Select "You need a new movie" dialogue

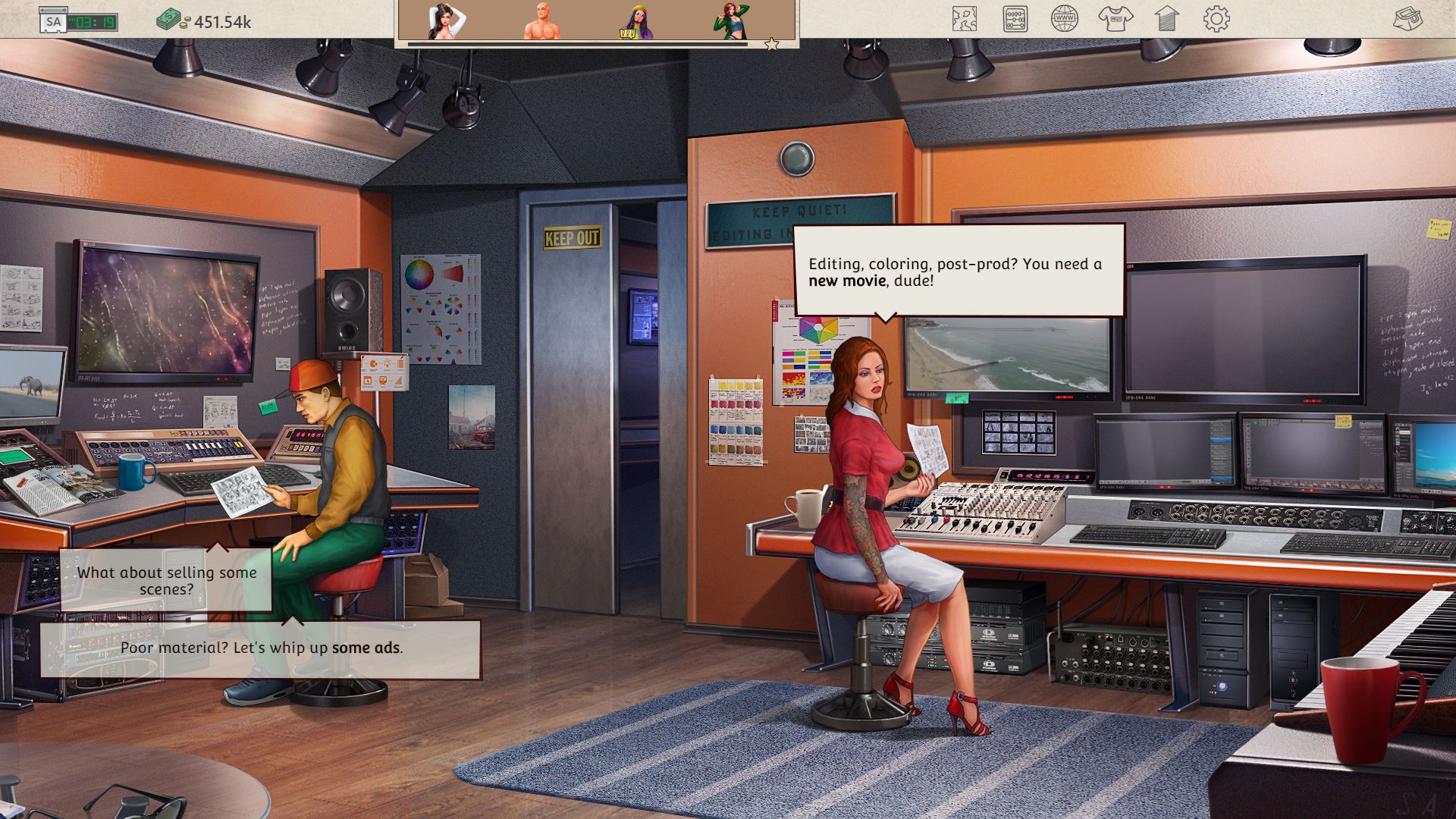point(958,272)
